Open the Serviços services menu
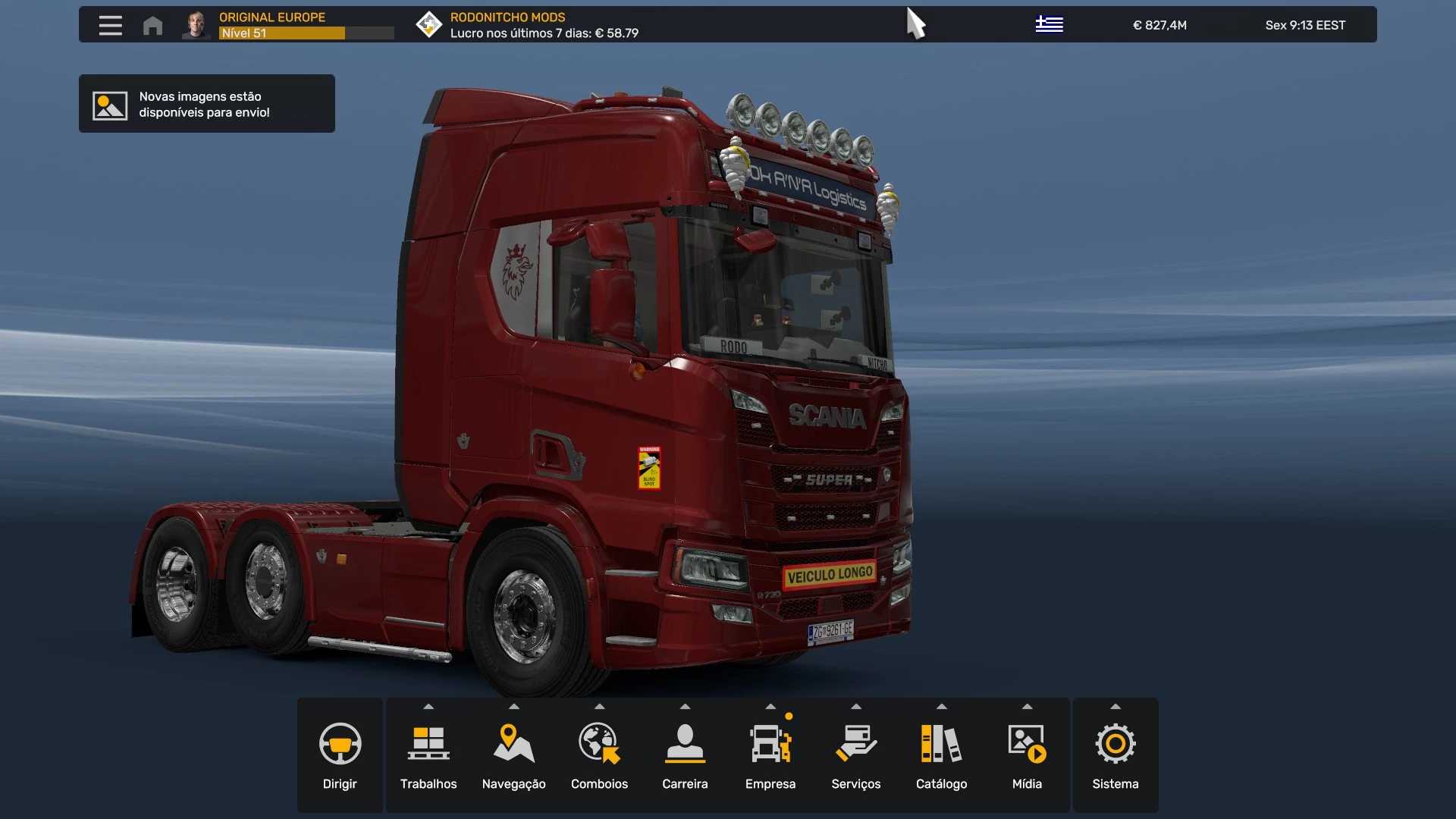Screen dimensions: 1456x819 pos(855,755)
